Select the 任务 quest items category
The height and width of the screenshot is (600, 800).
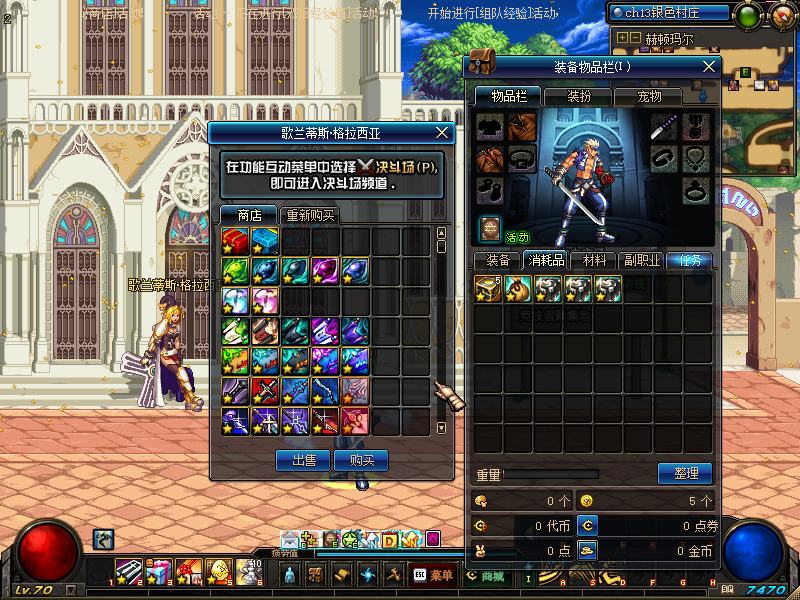tap(690, 260)
